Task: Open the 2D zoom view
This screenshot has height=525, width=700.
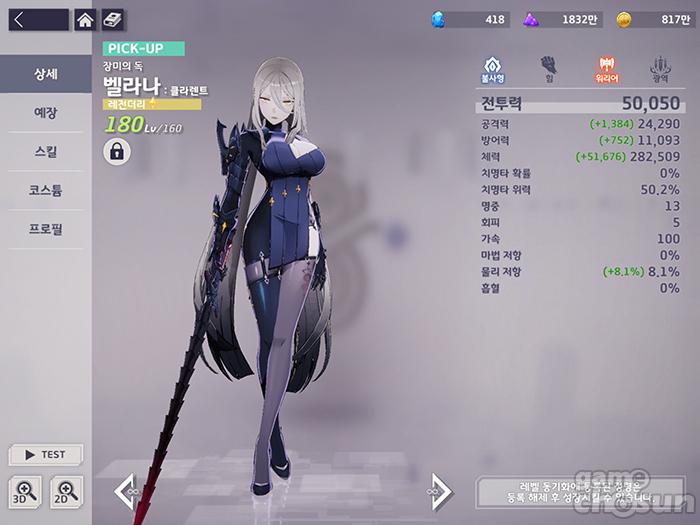Action: [66, 490]
